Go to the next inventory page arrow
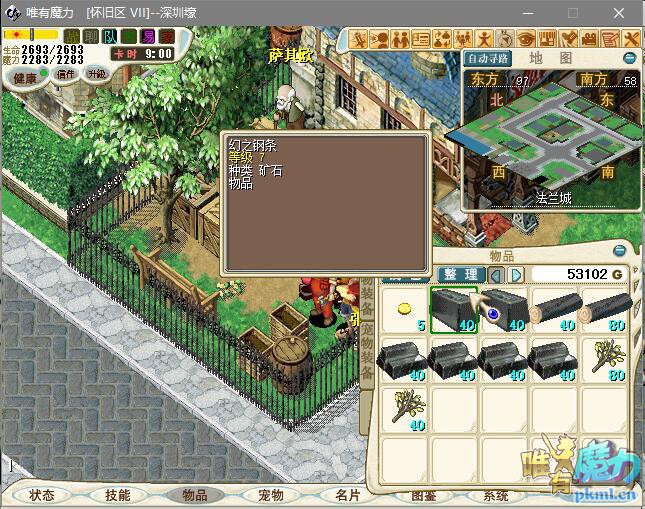The width and height of the screenshot is (645, 509). [516, 275]
